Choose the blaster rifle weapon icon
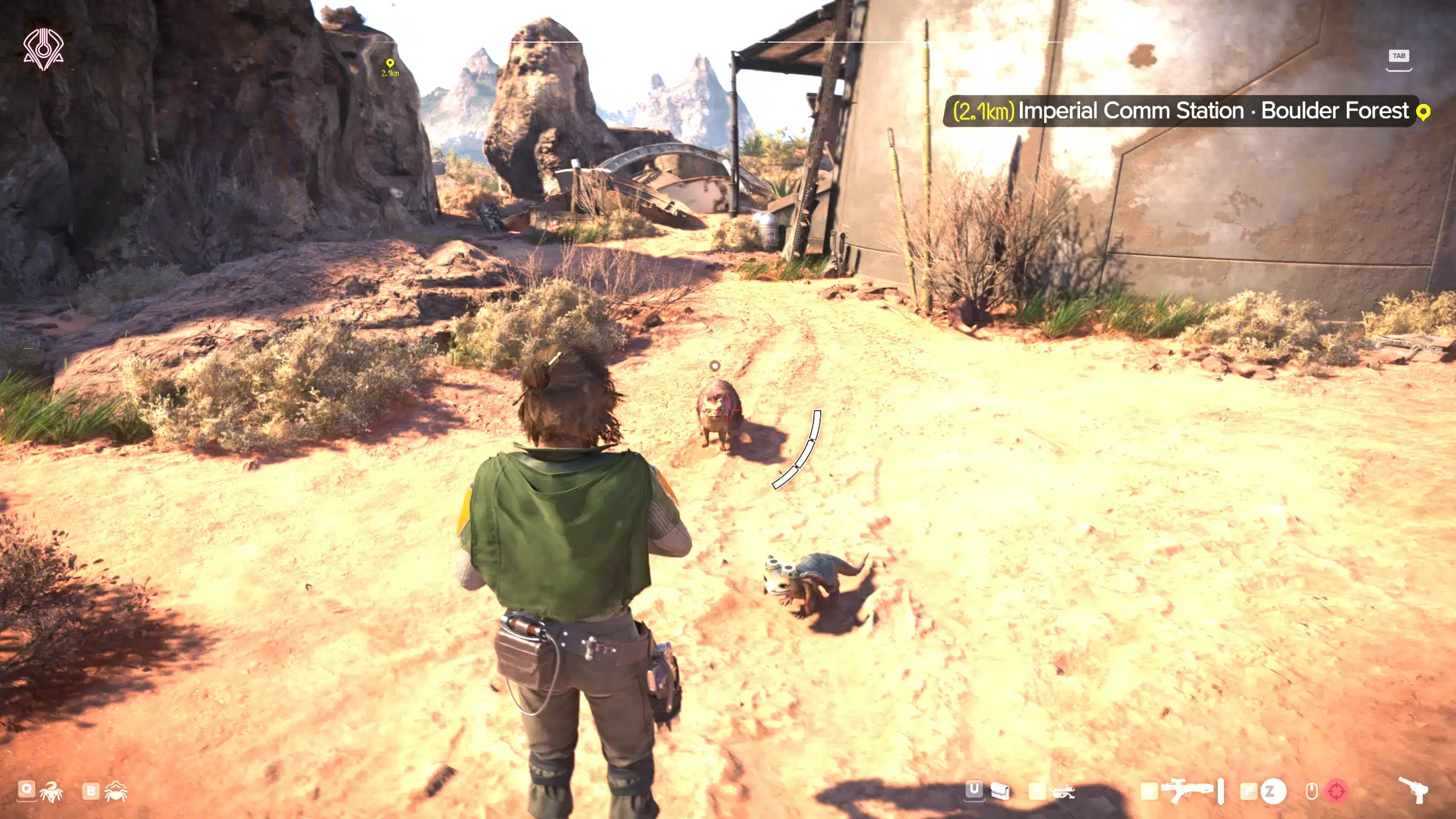Image resolution: width=1456 pixels, height=819 pixels. point(1187,791)
